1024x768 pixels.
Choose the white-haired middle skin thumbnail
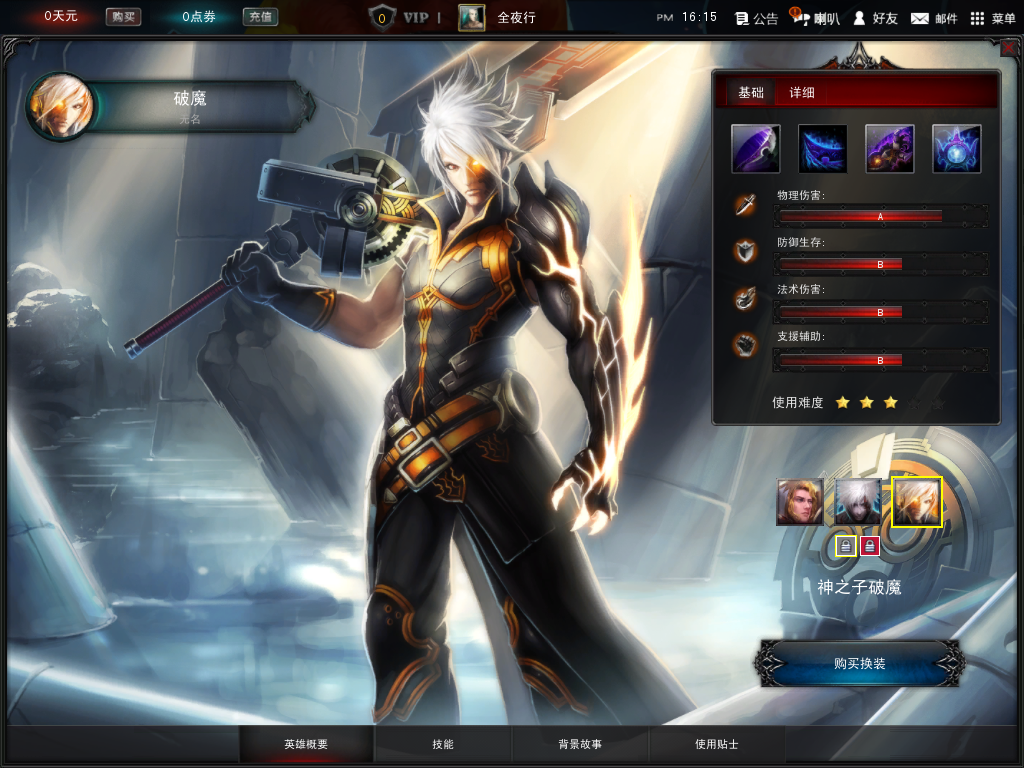(858, 502)
